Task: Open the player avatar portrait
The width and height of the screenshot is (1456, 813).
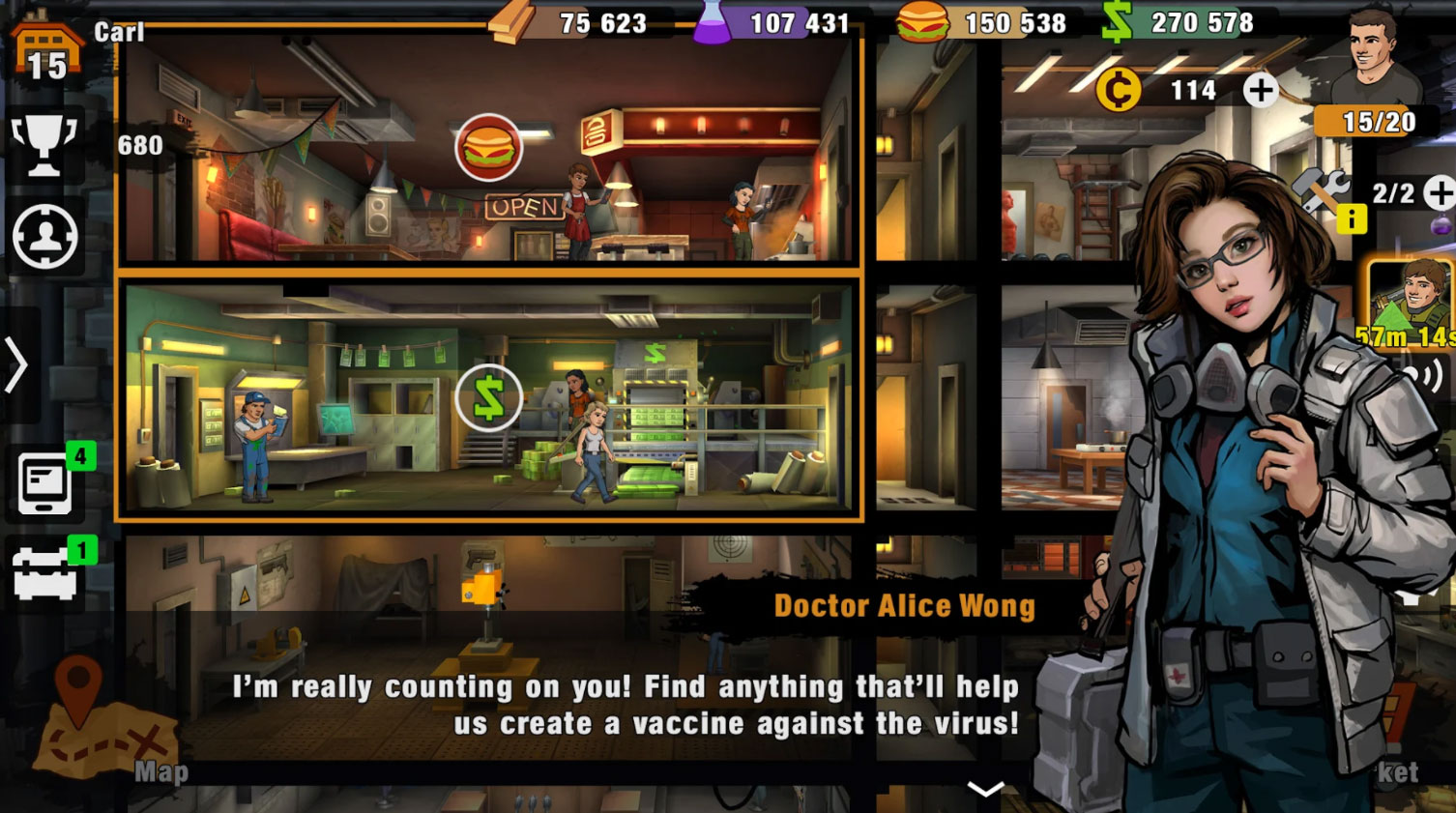Action: (x=1373, y=55)
